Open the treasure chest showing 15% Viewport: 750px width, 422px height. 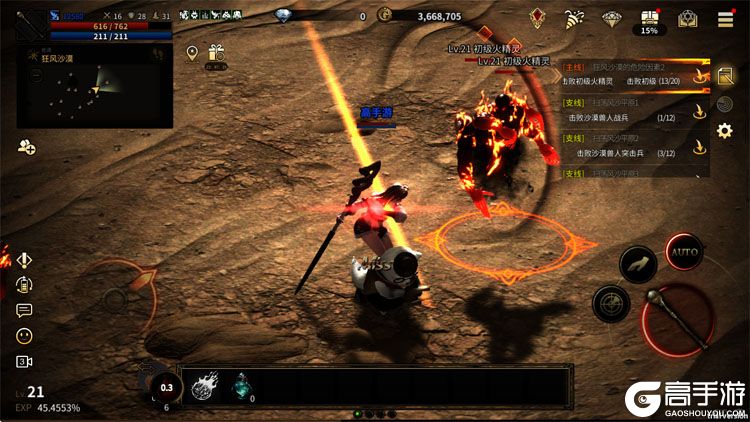[x=650, y=20]
